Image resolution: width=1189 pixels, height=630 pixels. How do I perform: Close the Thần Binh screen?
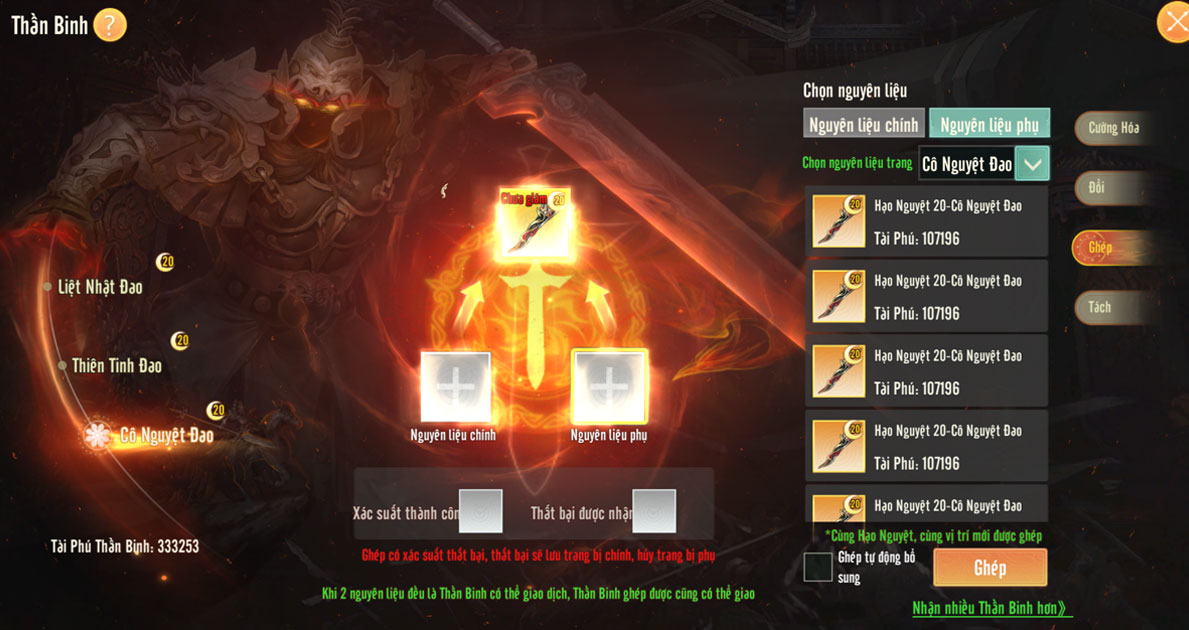tap(1173, 22)
